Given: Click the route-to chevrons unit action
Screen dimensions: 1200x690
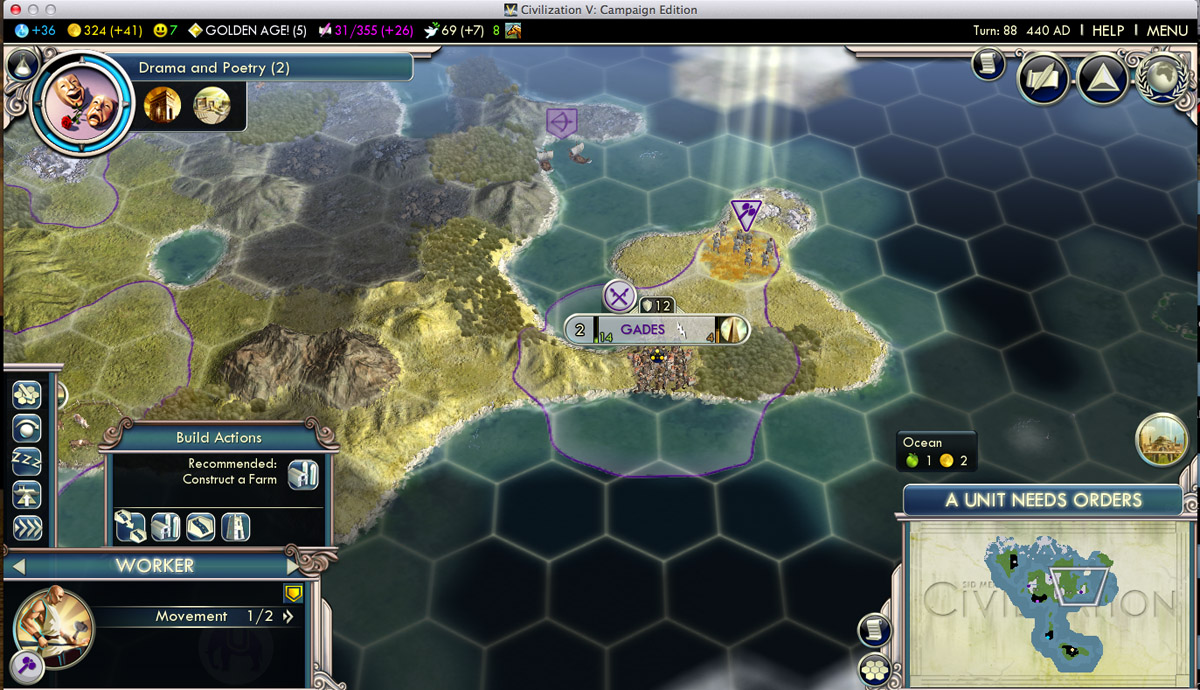Looking at the screenshot, I should click(27, 528).
